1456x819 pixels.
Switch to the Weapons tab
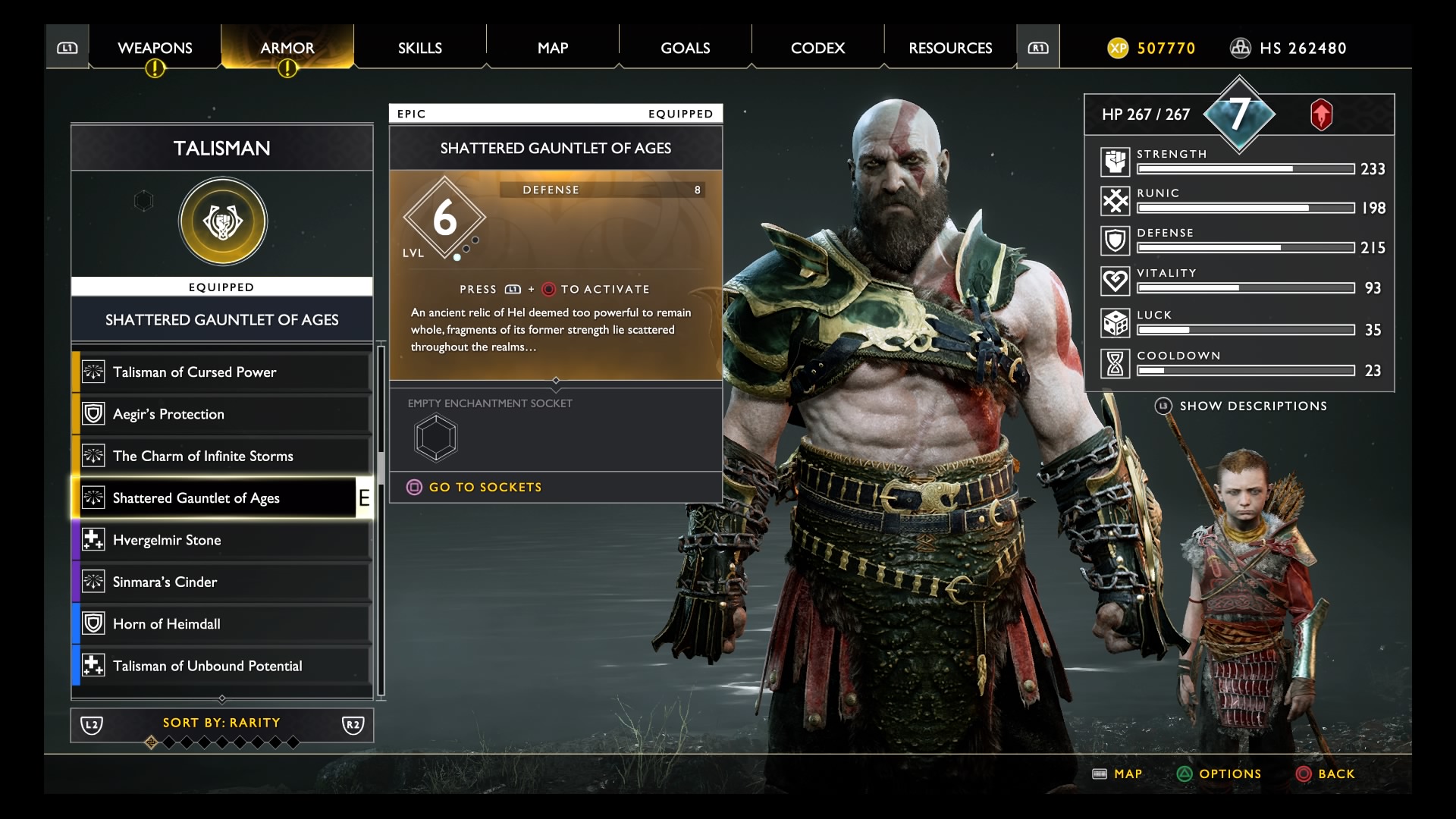[x=155, y=48]
